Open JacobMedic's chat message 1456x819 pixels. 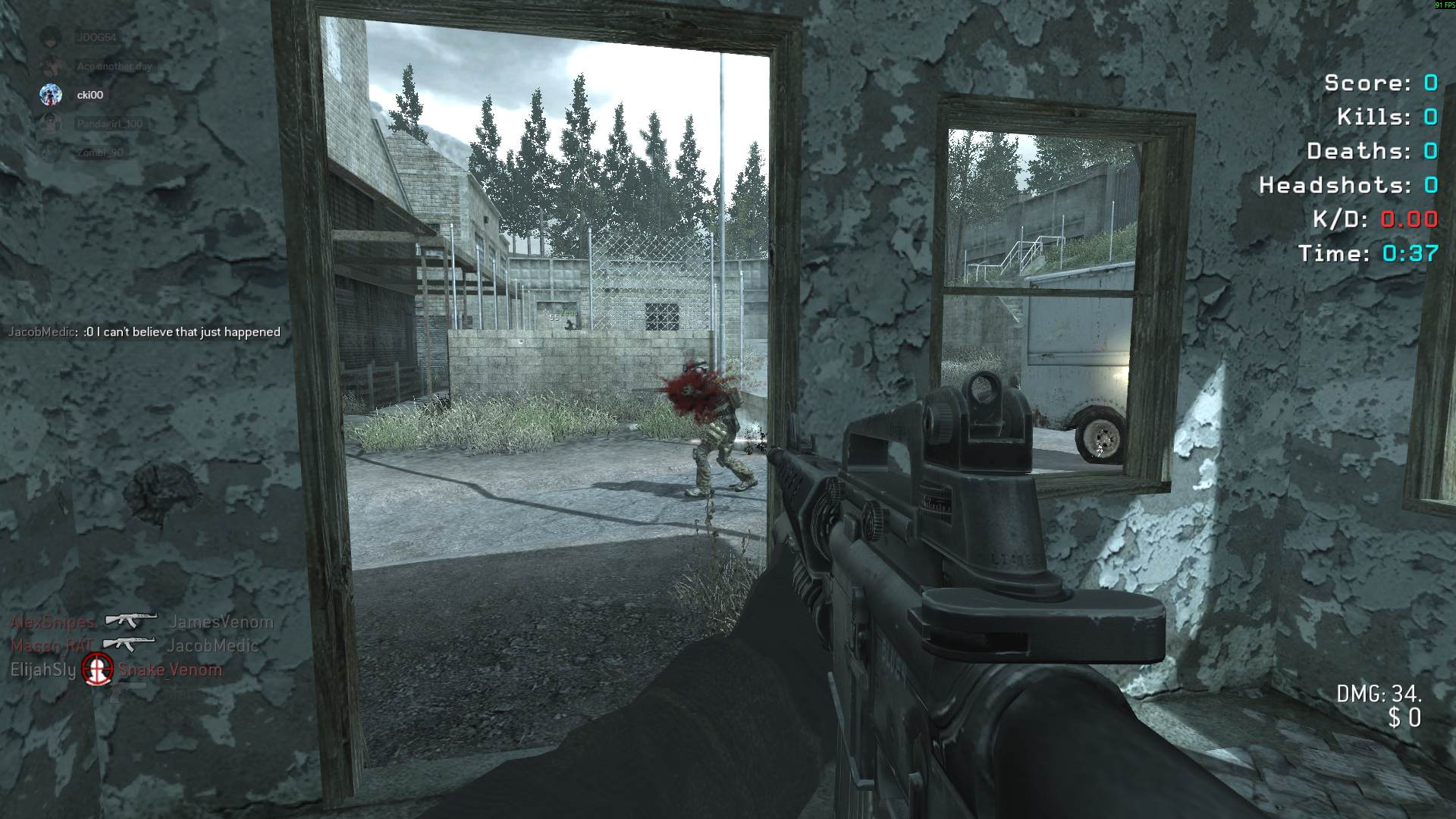144,332
